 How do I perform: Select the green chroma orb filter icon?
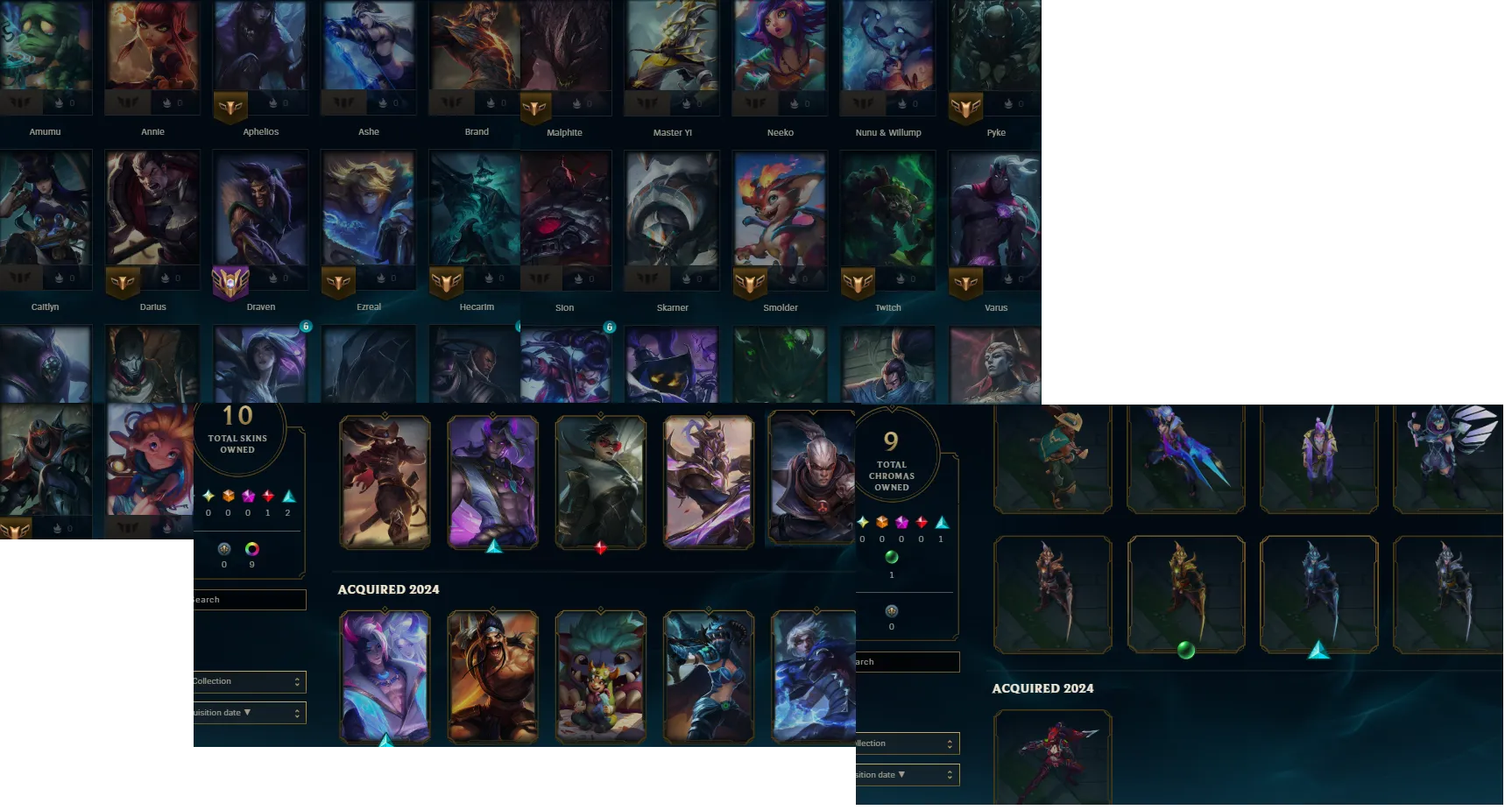pos(891,558)
